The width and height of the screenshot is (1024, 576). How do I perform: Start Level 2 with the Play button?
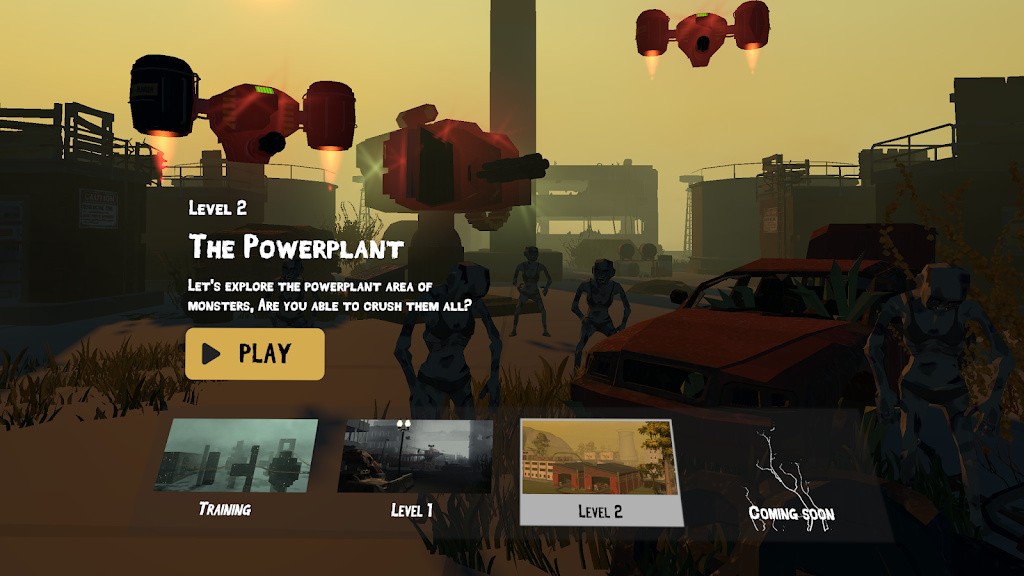[254, 354]
